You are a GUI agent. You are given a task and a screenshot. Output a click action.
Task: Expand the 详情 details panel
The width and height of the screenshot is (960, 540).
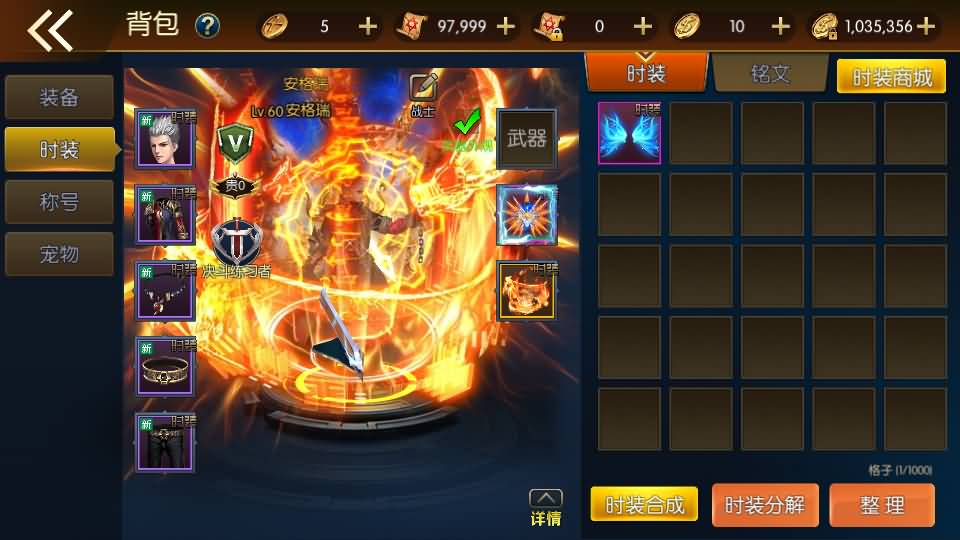(x=545, y=508)
